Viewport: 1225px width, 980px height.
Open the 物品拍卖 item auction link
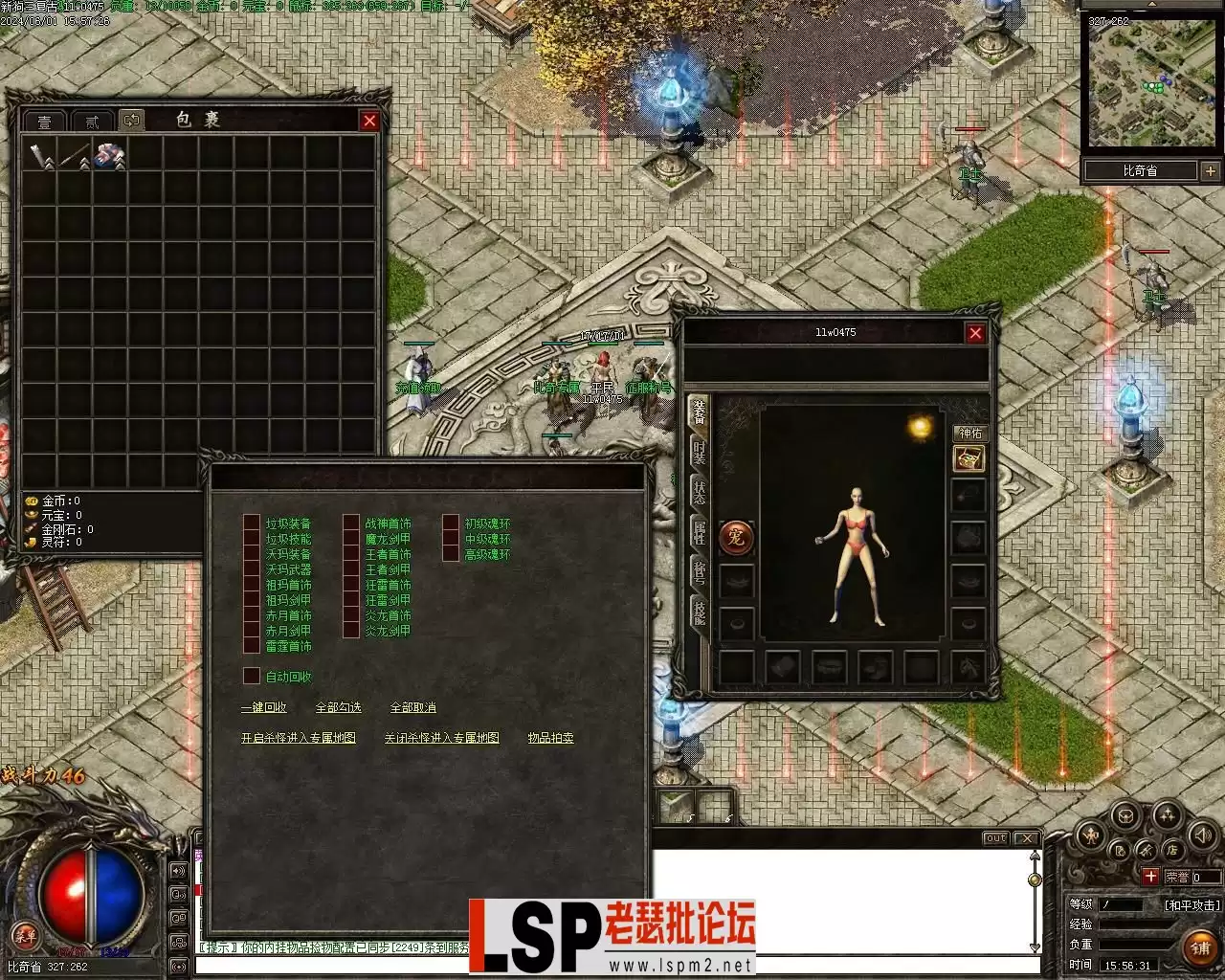551,738
